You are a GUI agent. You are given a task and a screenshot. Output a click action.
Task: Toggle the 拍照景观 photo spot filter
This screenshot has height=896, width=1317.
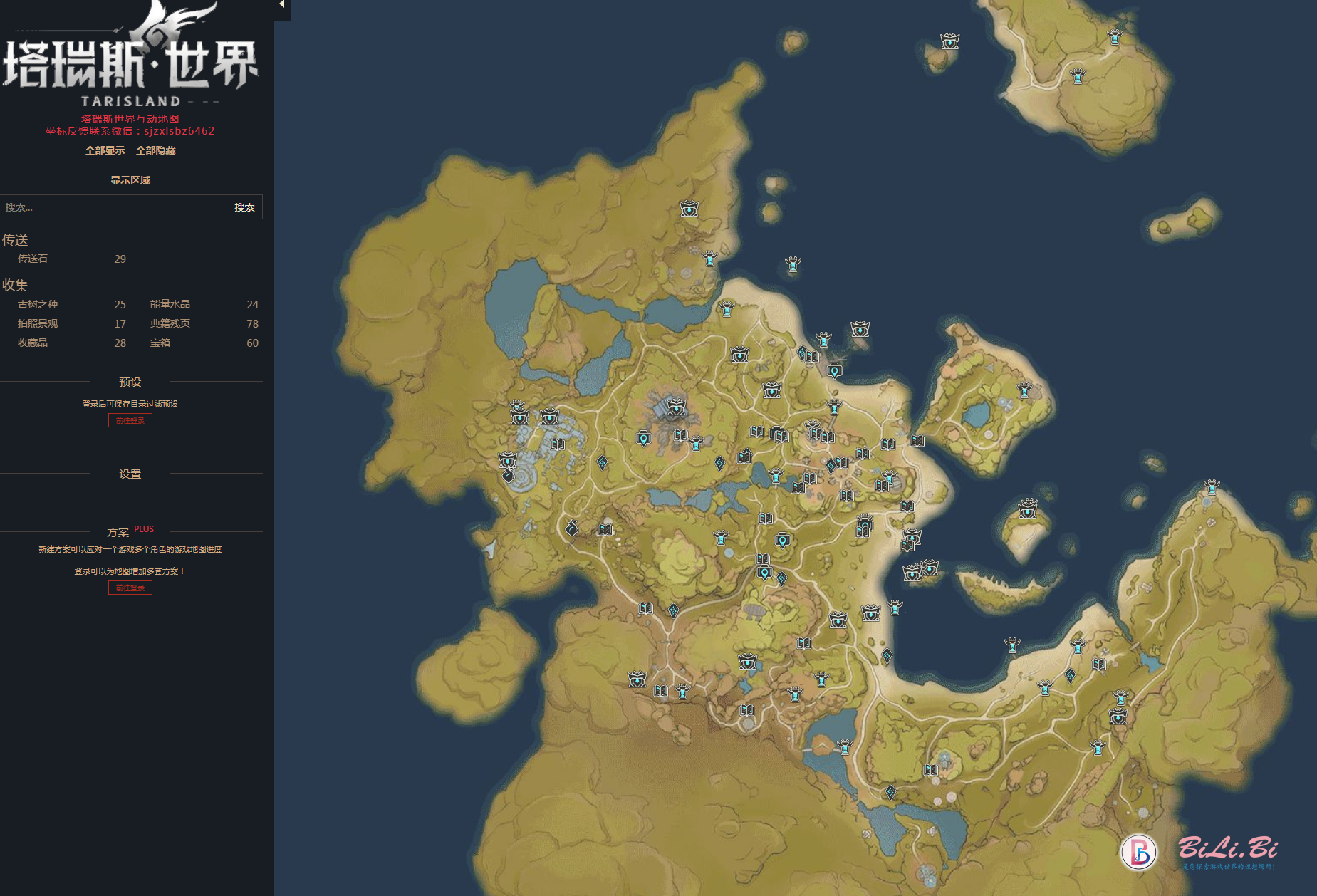pos(38,323)
